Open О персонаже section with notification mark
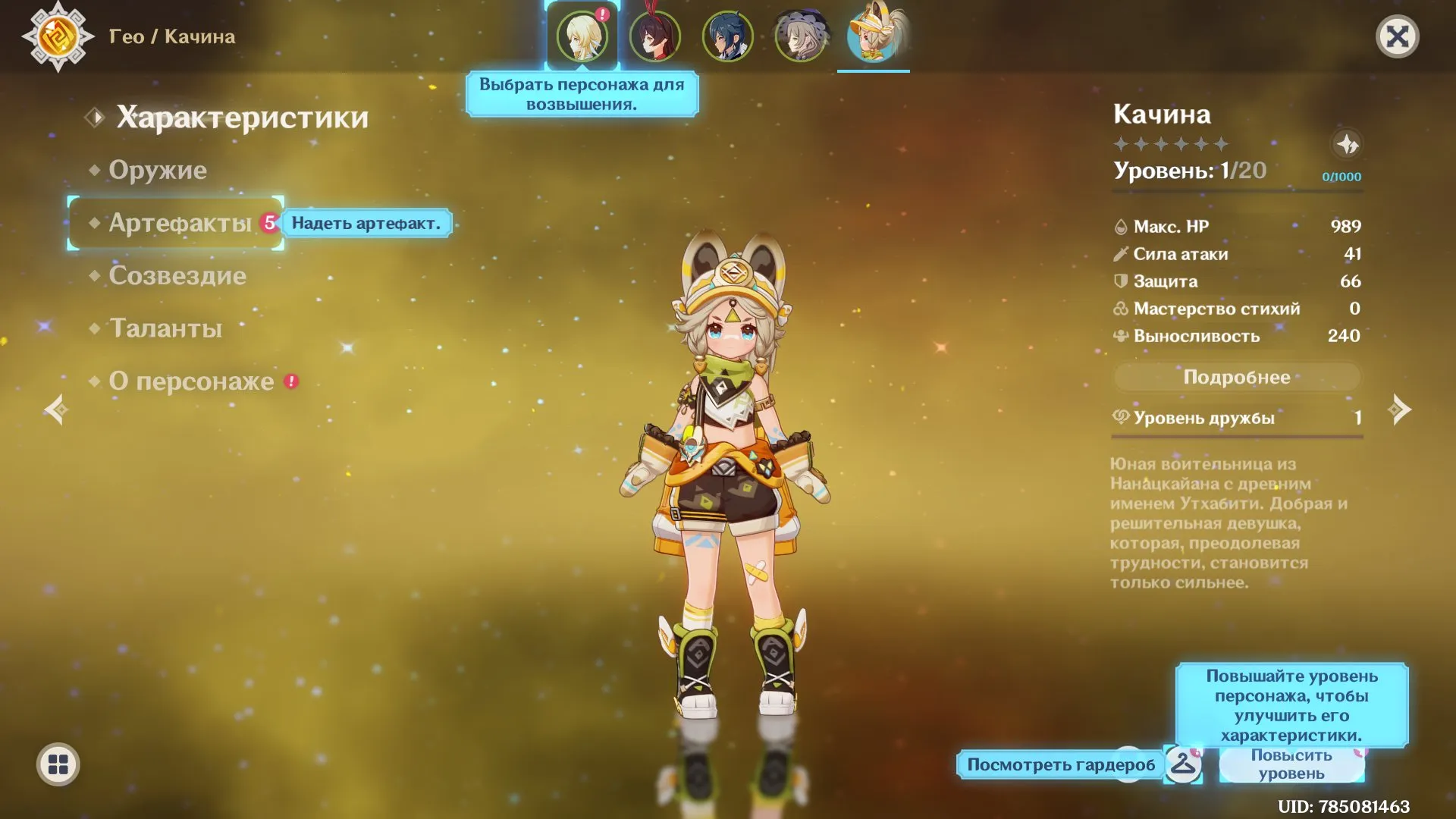The width and height of the screenshot is (1456, 819). [193, 381]
